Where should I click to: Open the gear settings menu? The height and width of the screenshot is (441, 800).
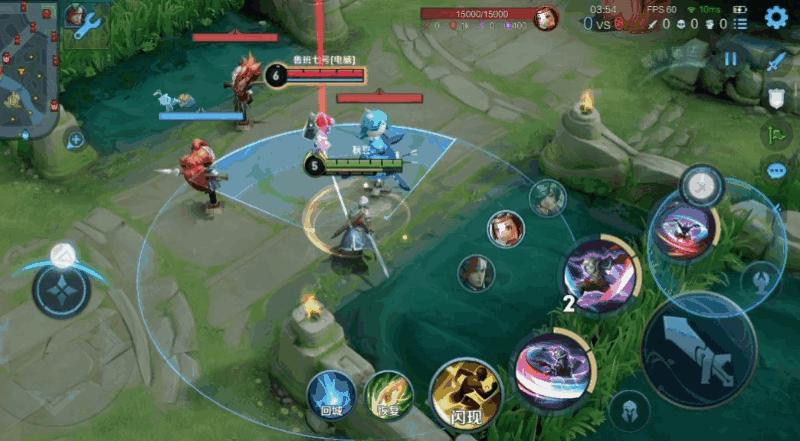pyautogui.click(x=776, y=17)
